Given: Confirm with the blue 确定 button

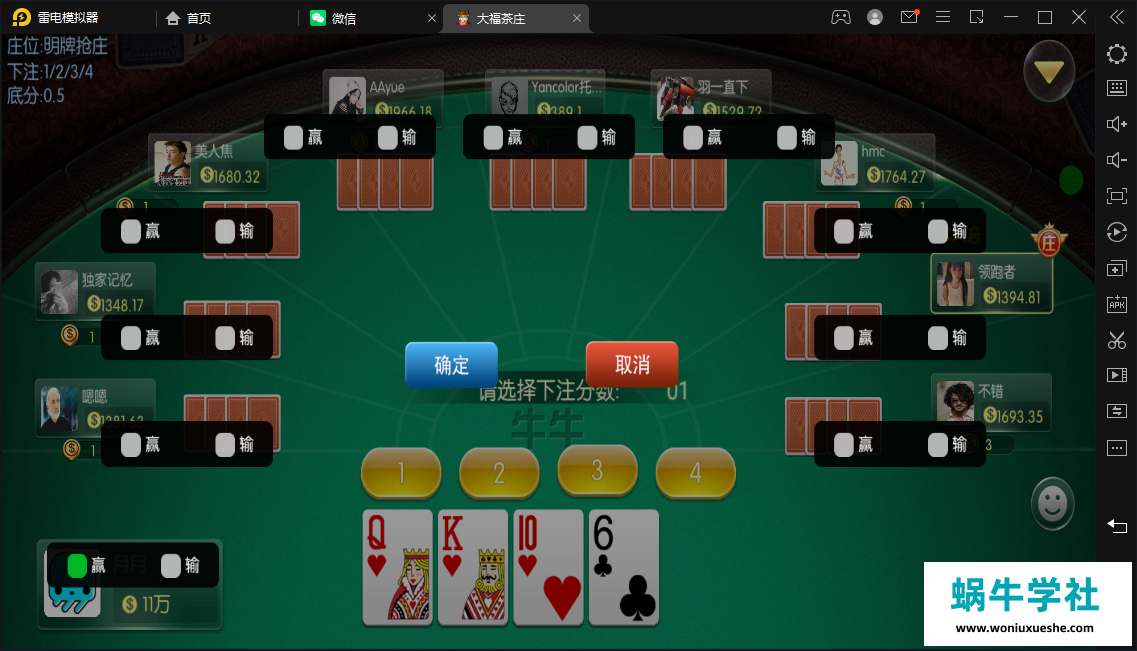Looking at the screenshot, I should click(451, 365).
